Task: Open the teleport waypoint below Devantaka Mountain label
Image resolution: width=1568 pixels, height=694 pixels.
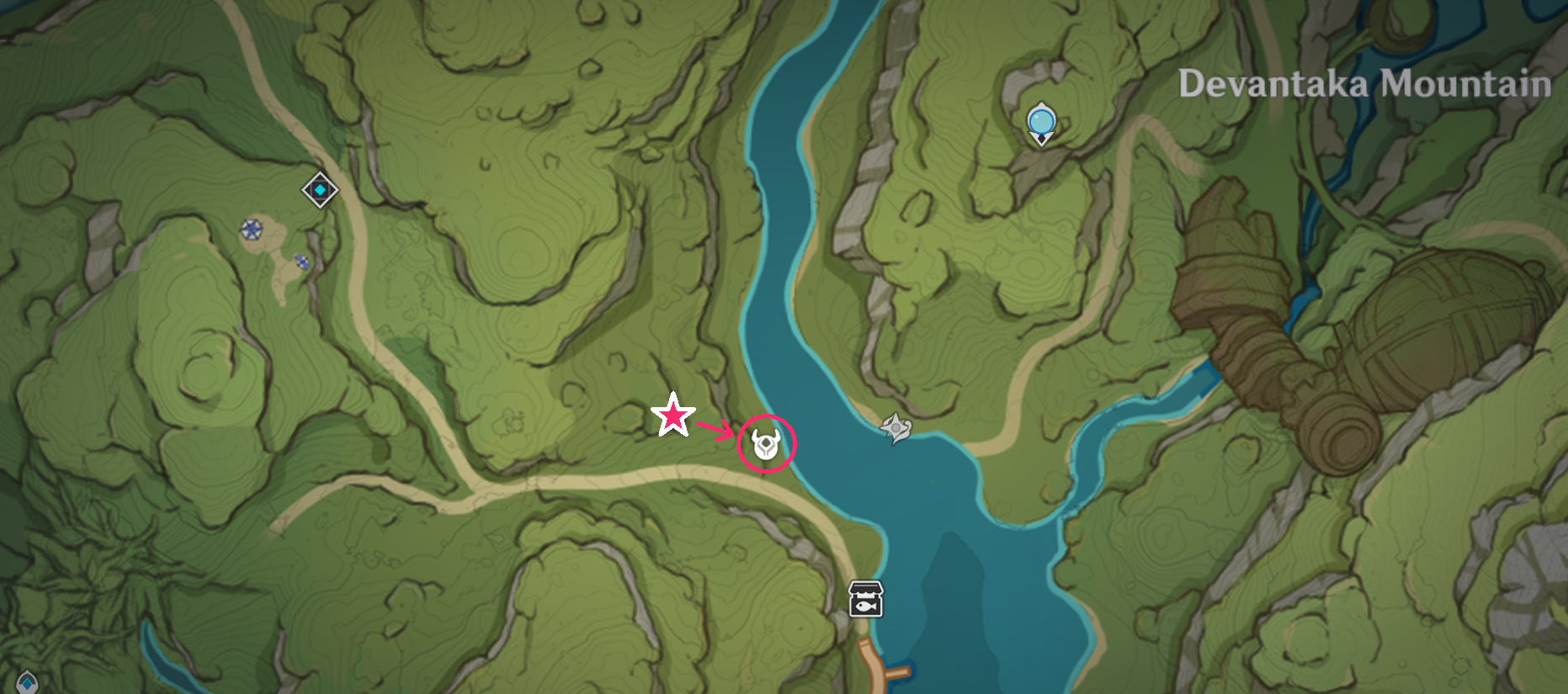Action: pyautogui.click(x=1041, y=123)
